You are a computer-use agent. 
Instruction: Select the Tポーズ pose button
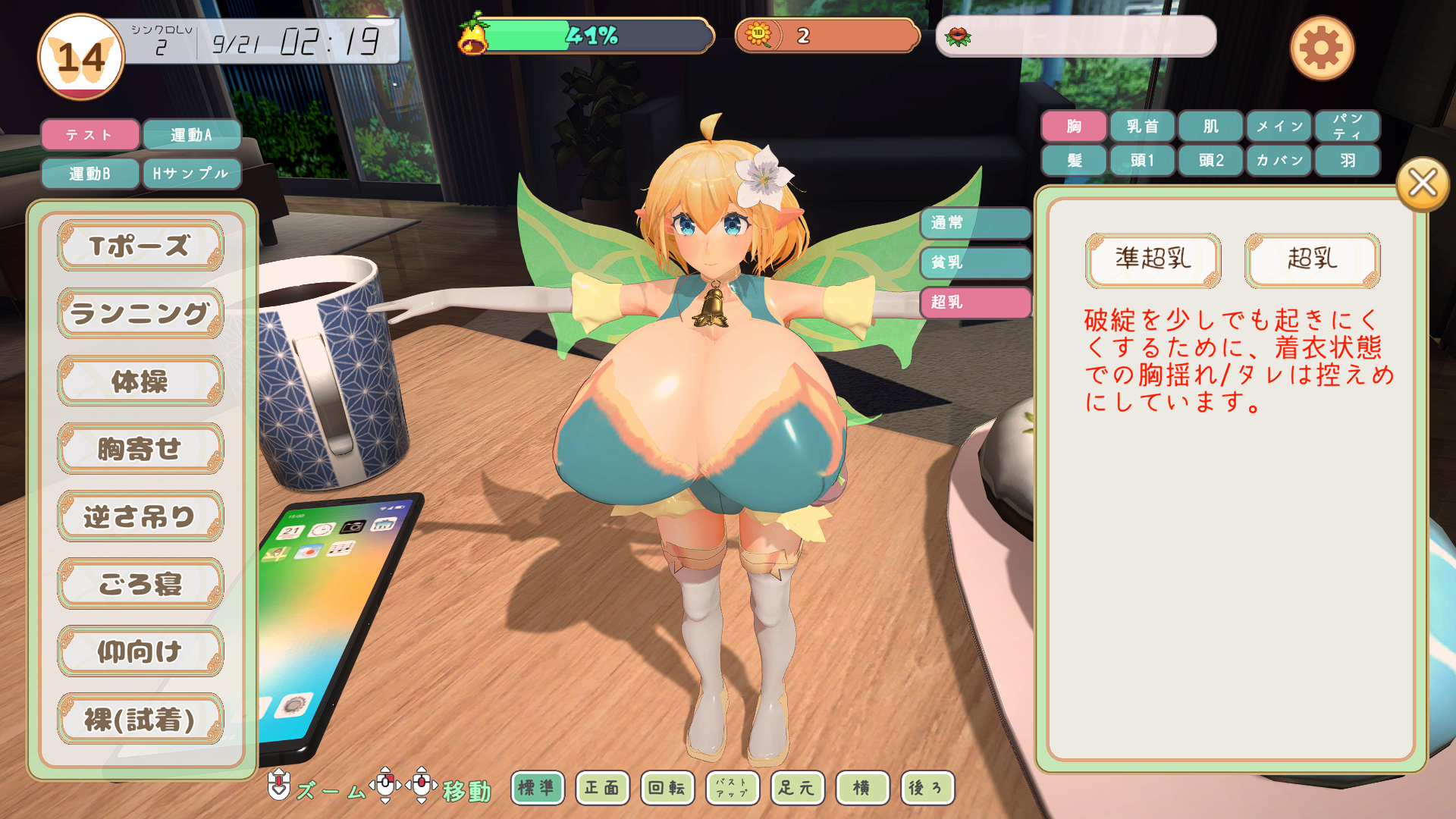(140, 246)
